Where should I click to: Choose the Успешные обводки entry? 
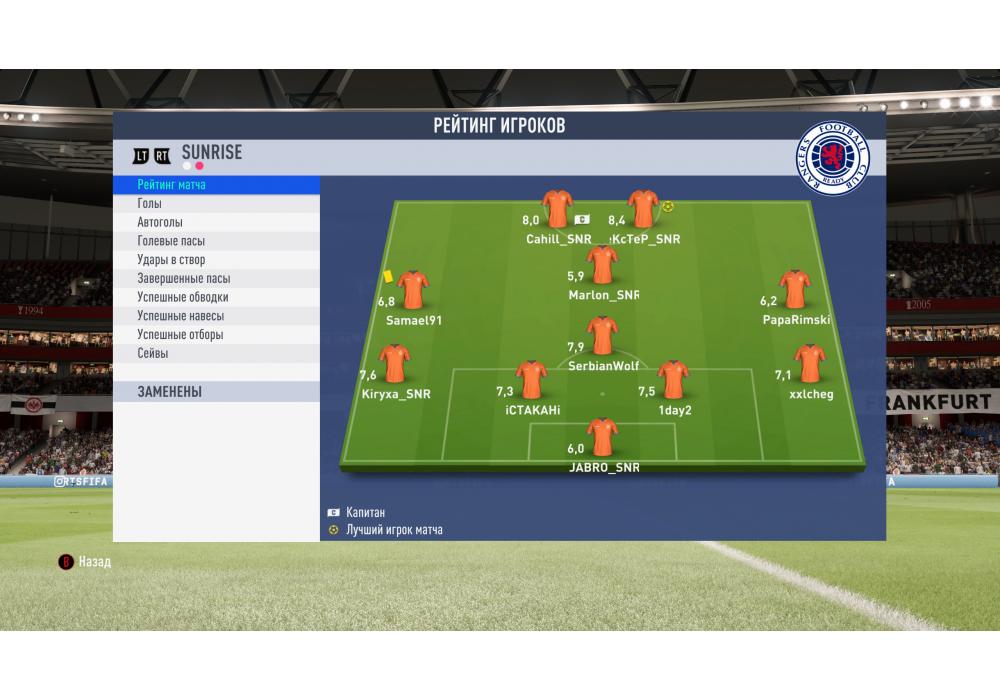pyautogui.click(x=216, y=297)
